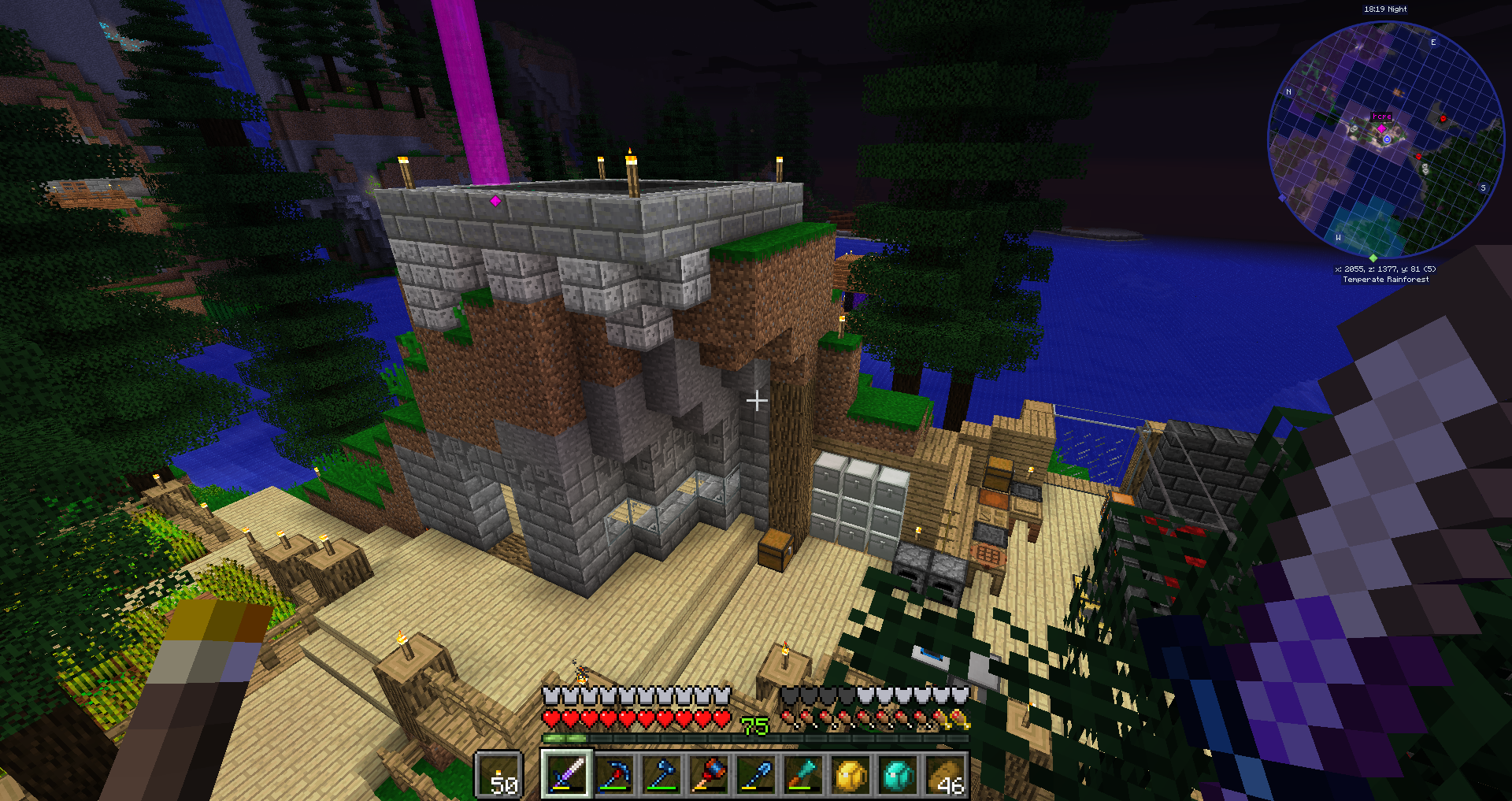Switch to the blue shovel slot
This screenshot has width=1512, height=801.
(x=756, y=773)
